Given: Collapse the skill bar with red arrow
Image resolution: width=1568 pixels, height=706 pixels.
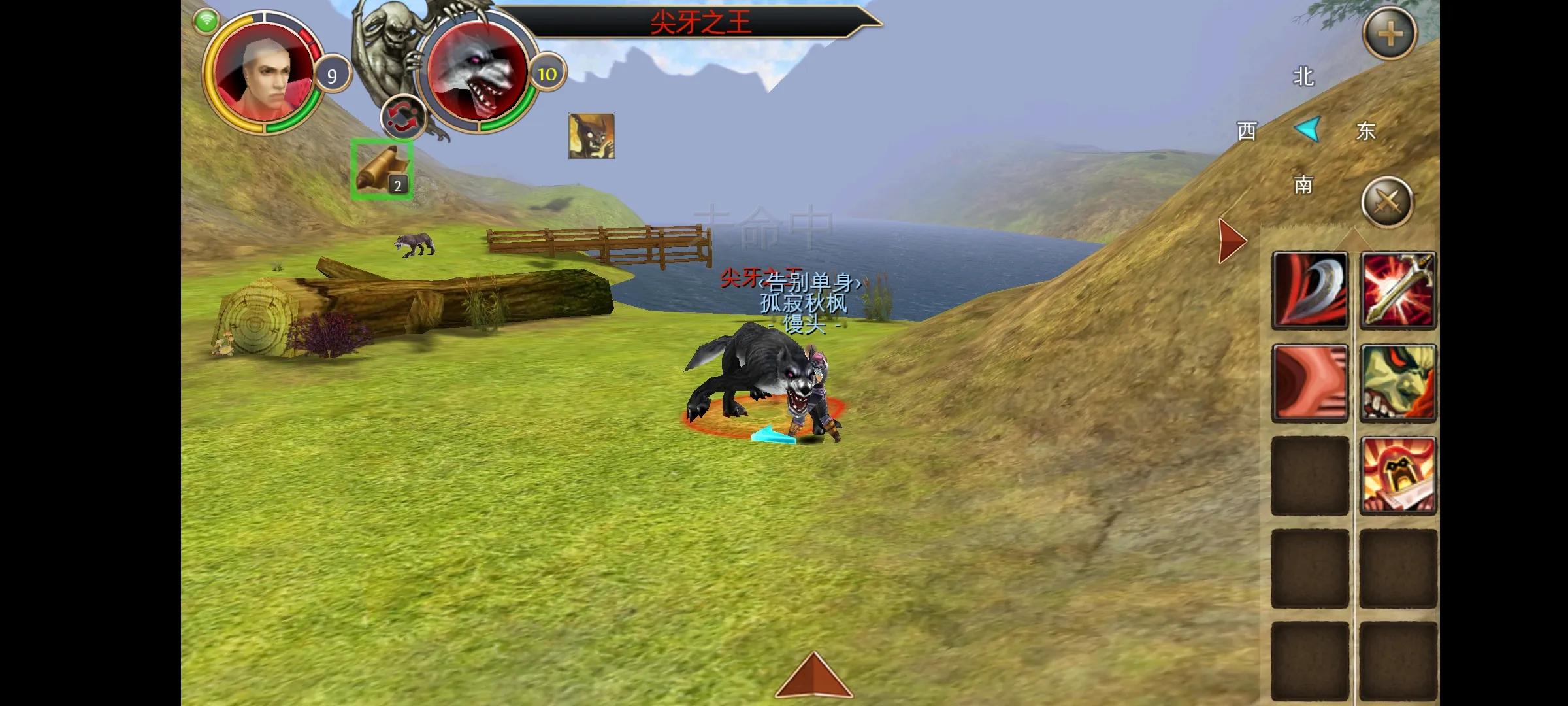Looking at the screenshot, I should [1232, 241].
